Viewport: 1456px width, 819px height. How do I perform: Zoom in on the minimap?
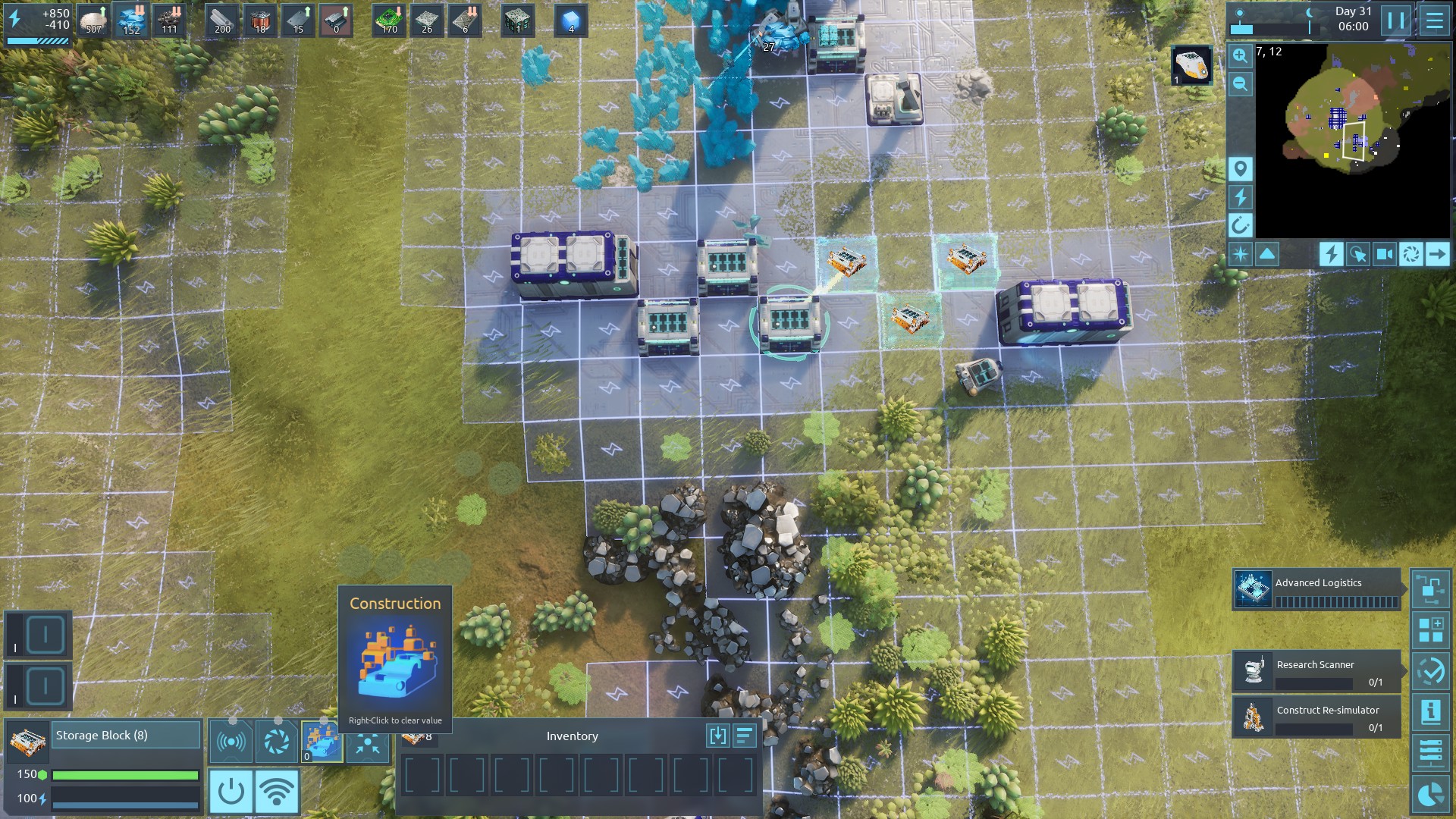(1241, 55)
